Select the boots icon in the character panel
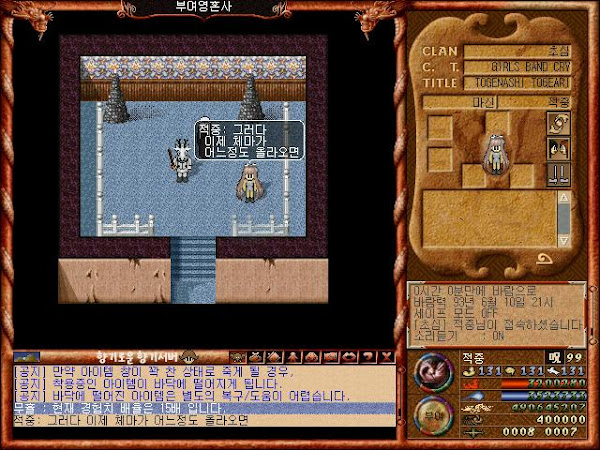 pos(558,172)
